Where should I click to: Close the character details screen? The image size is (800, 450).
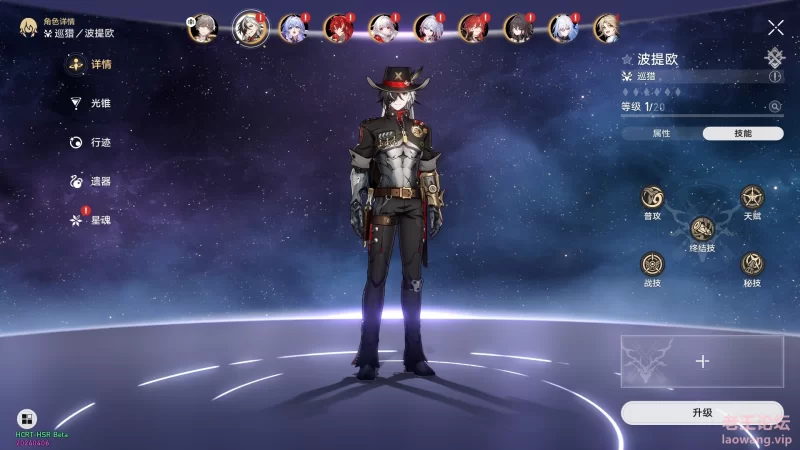775,28
